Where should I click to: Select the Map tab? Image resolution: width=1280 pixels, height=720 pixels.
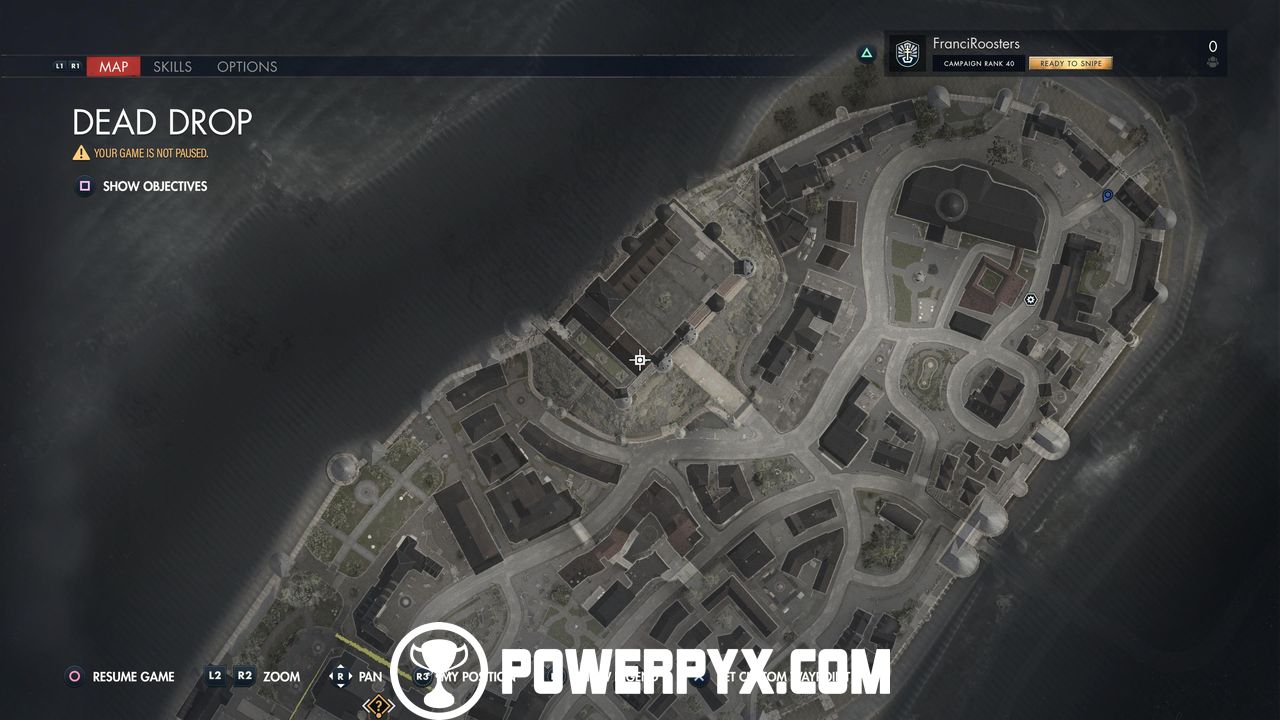113,67
